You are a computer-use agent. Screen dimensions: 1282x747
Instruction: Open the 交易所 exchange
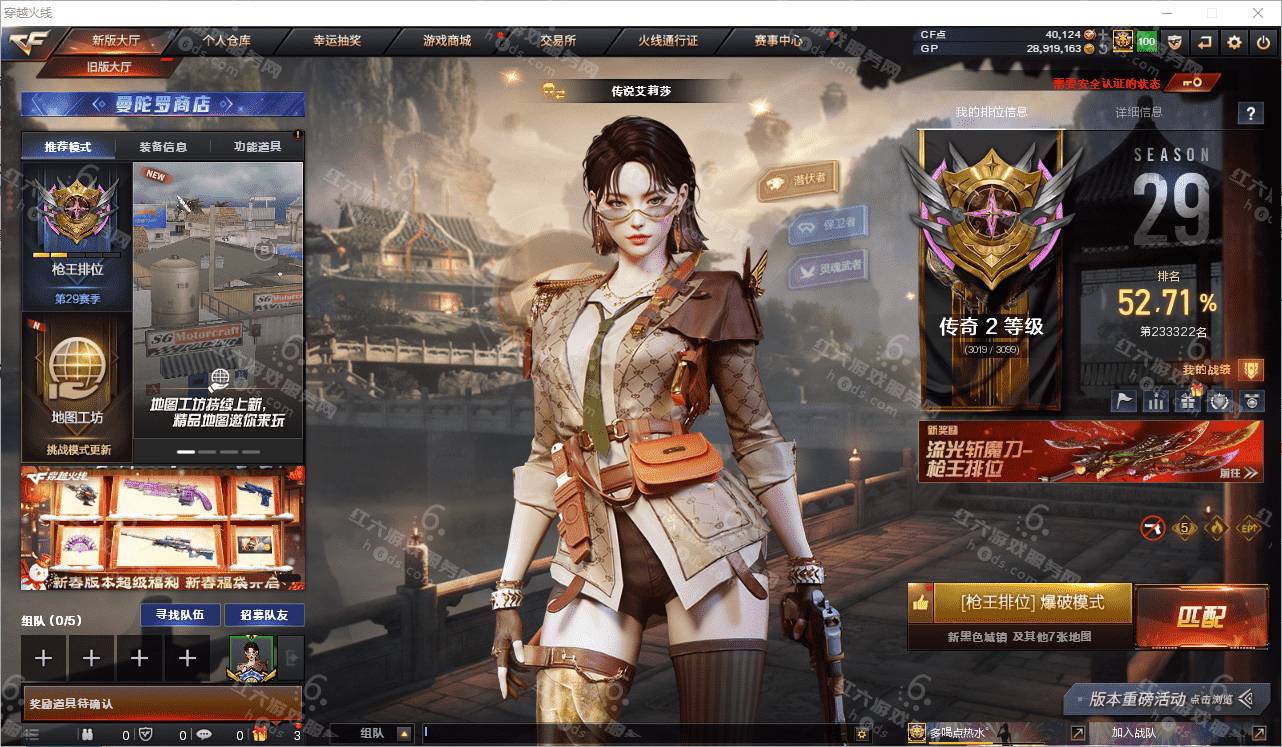coord(557,41)
